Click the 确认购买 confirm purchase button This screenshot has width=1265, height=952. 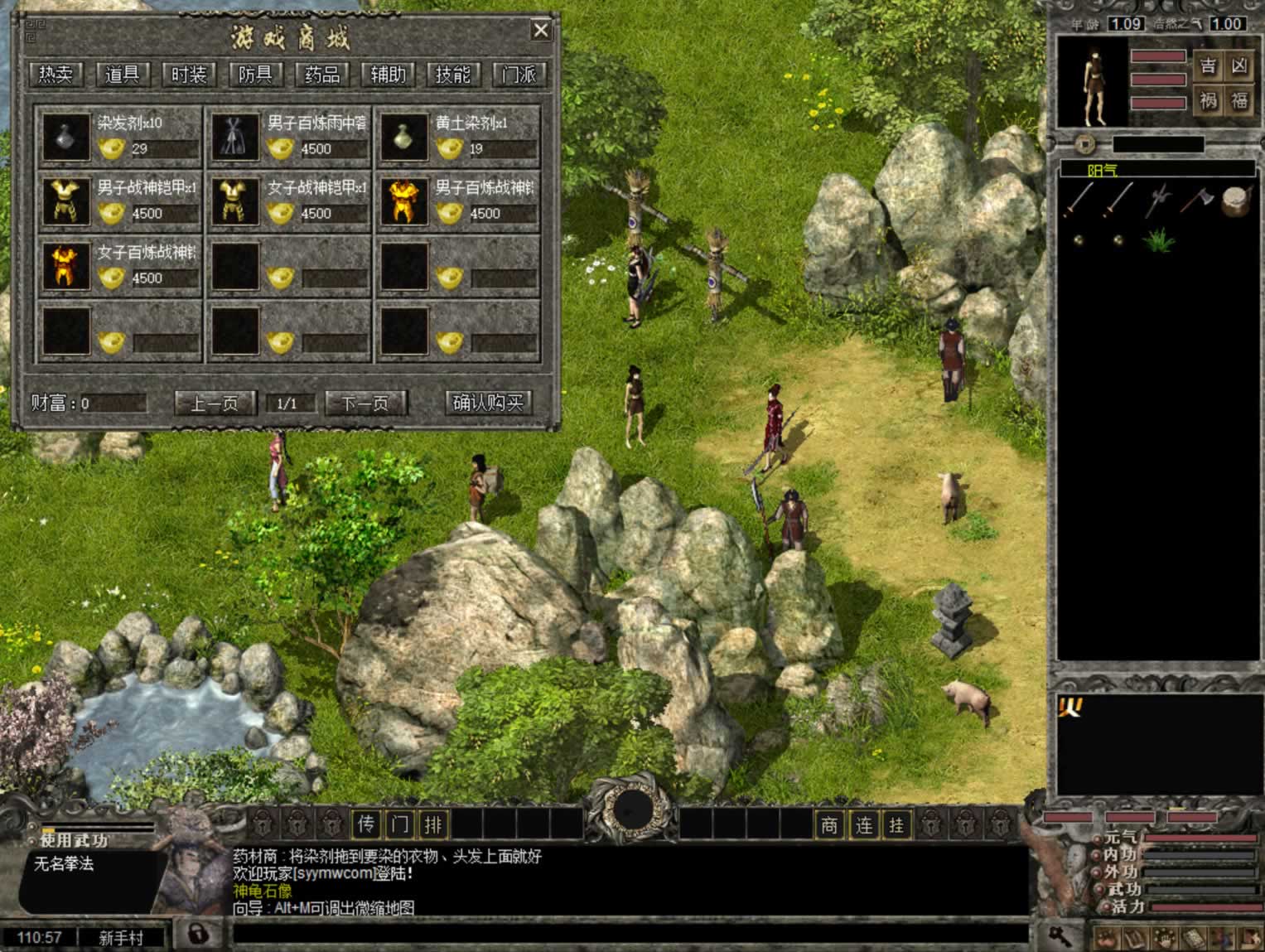click(488, 404)
